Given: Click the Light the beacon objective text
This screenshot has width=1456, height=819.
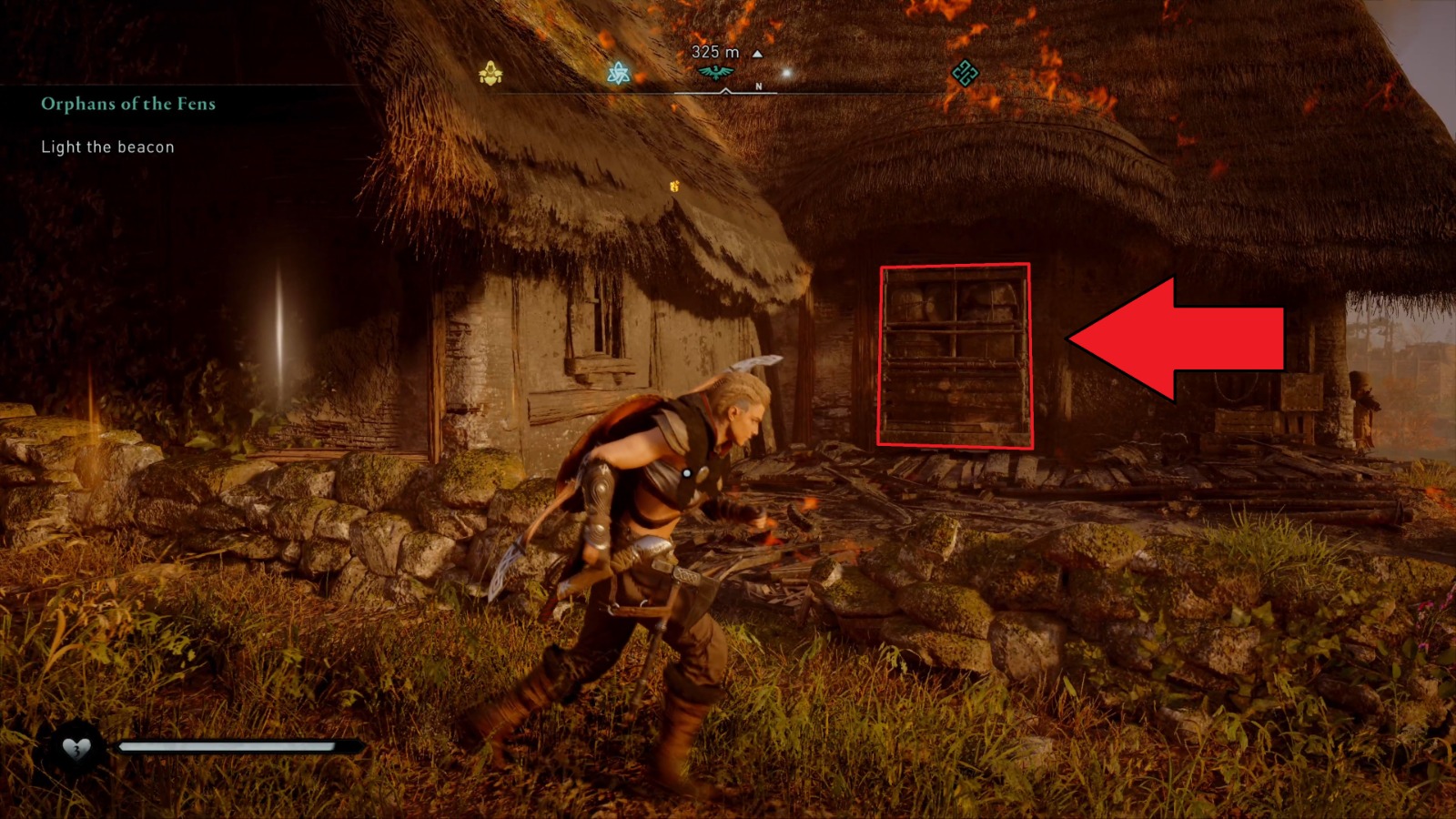Looking at the screenshot, I should [106, 147].
